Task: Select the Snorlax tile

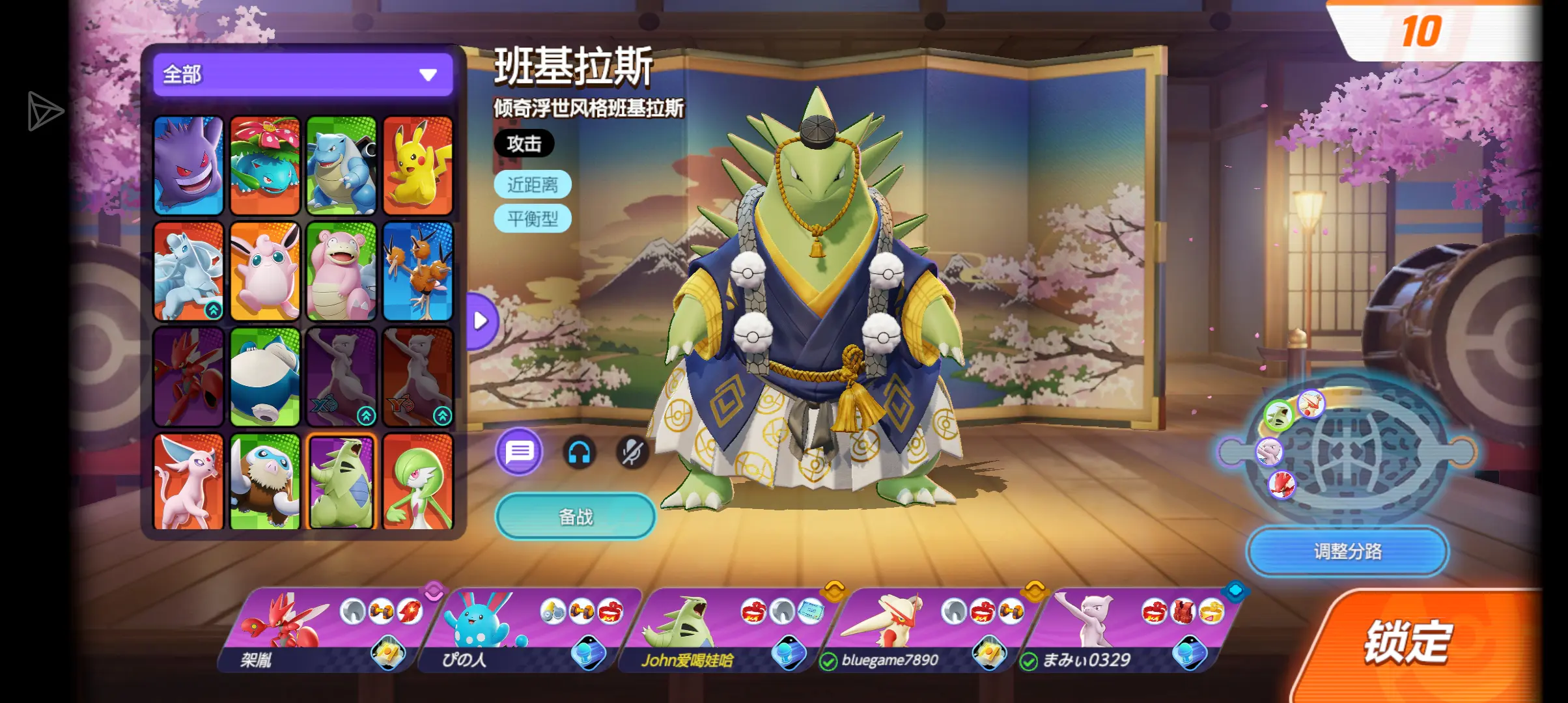Action: 265,376
